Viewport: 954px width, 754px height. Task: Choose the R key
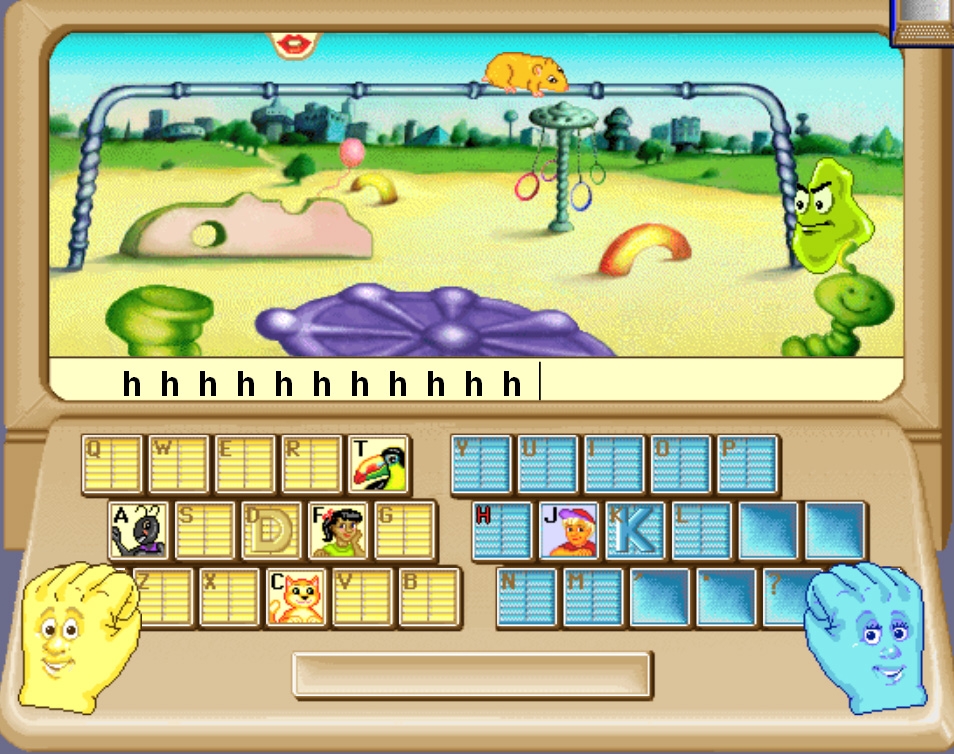click(x=311, y=464)
